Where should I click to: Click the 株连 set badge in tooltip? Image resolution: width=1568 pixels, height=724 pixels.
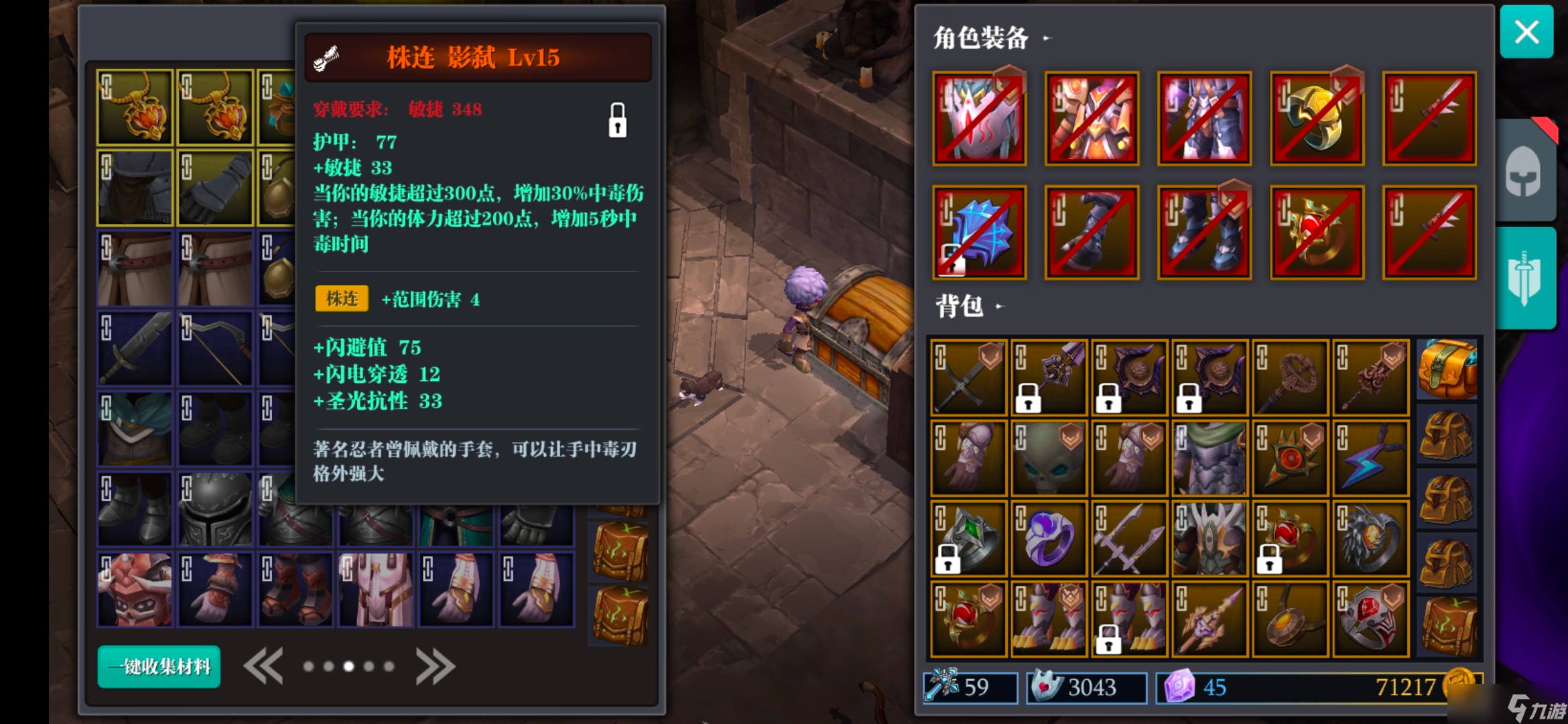pos(341,300)
